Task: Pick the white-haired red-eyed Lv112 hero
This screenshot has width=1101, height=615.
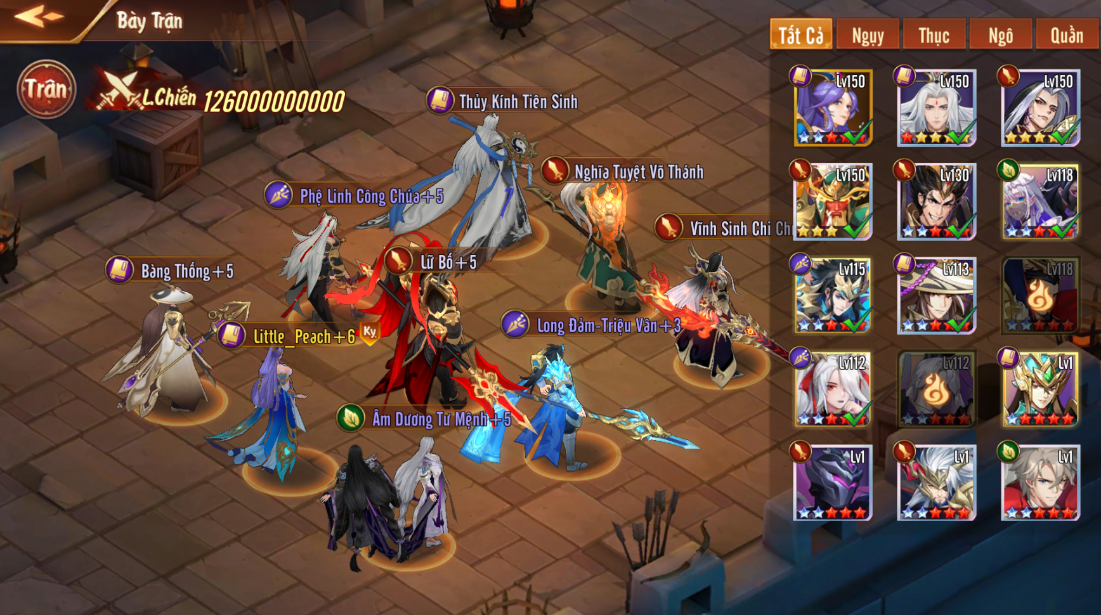Action: pyautogui.click(x=833, y=390)
